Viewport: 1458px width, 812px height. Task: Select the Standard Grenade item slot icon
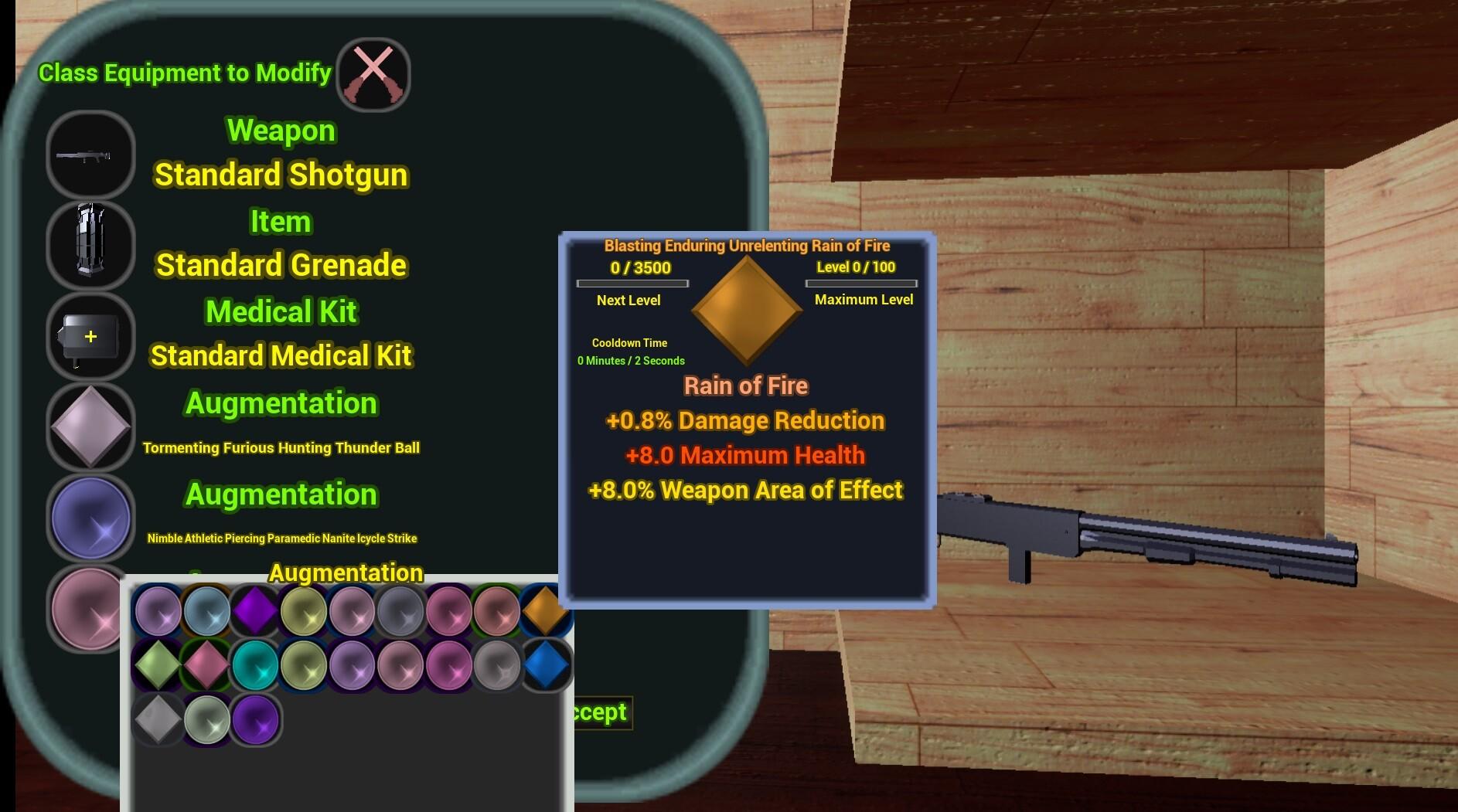point(90,246)
